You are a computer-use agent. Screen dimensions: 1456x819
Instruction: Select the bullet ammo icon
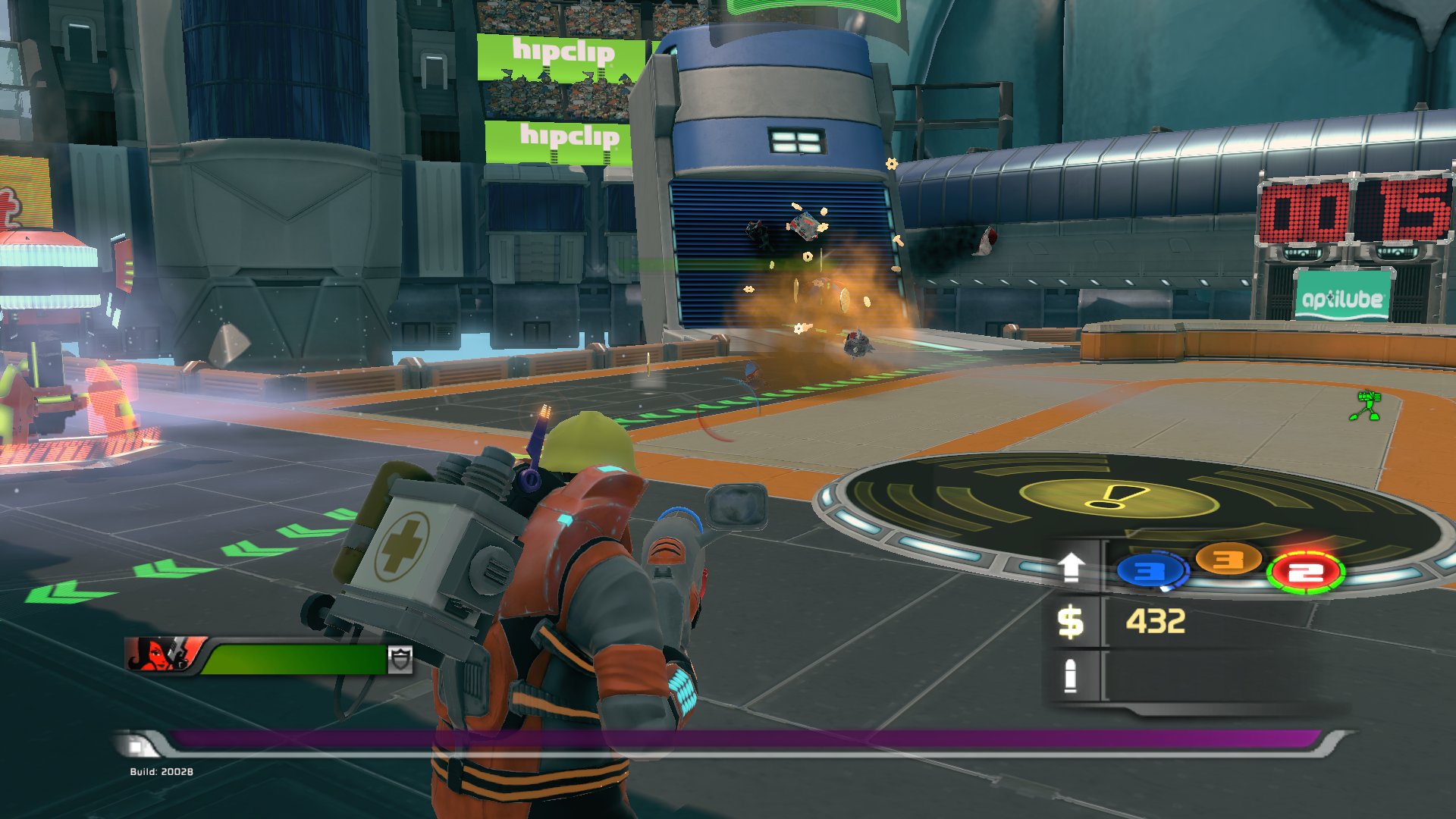tap(1070, 675)
